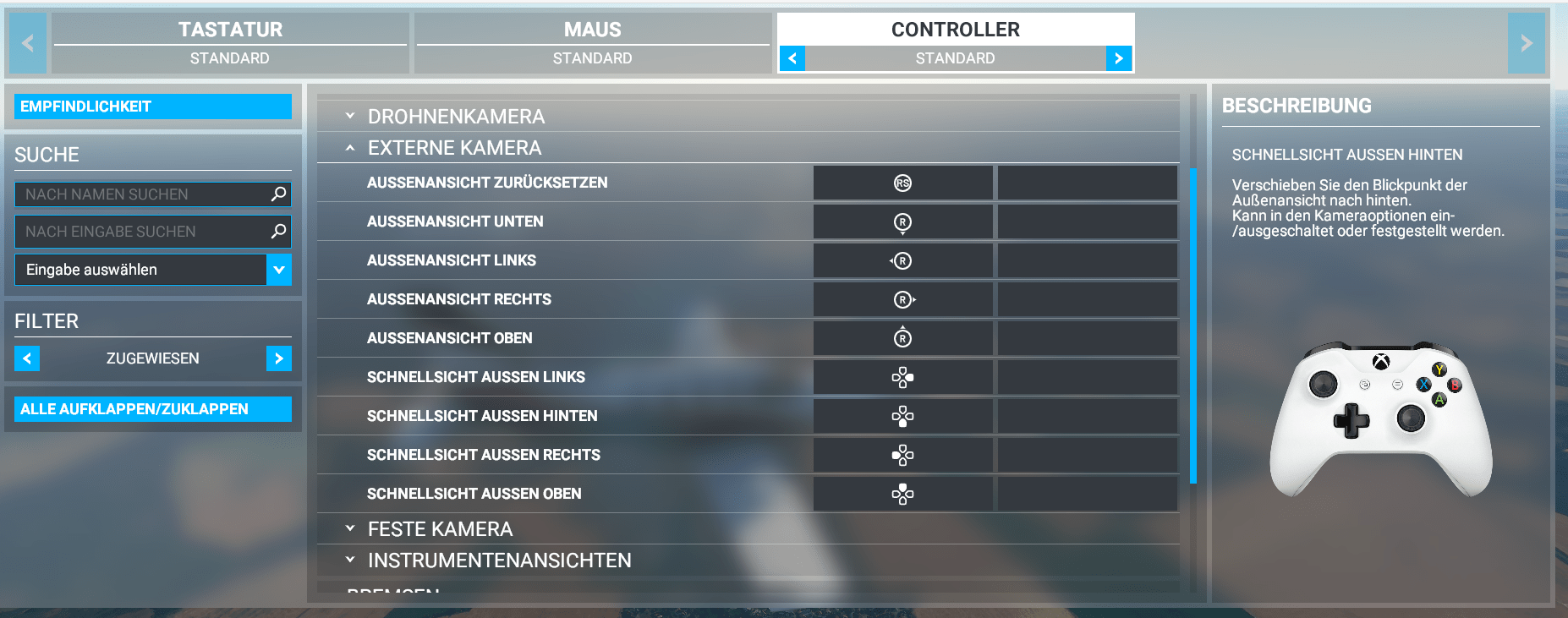The width and height of the screenshot is (1568, 618).
Task: Click the magnifier icon in Nach Namen Suchen
Action: click(277, 194)
